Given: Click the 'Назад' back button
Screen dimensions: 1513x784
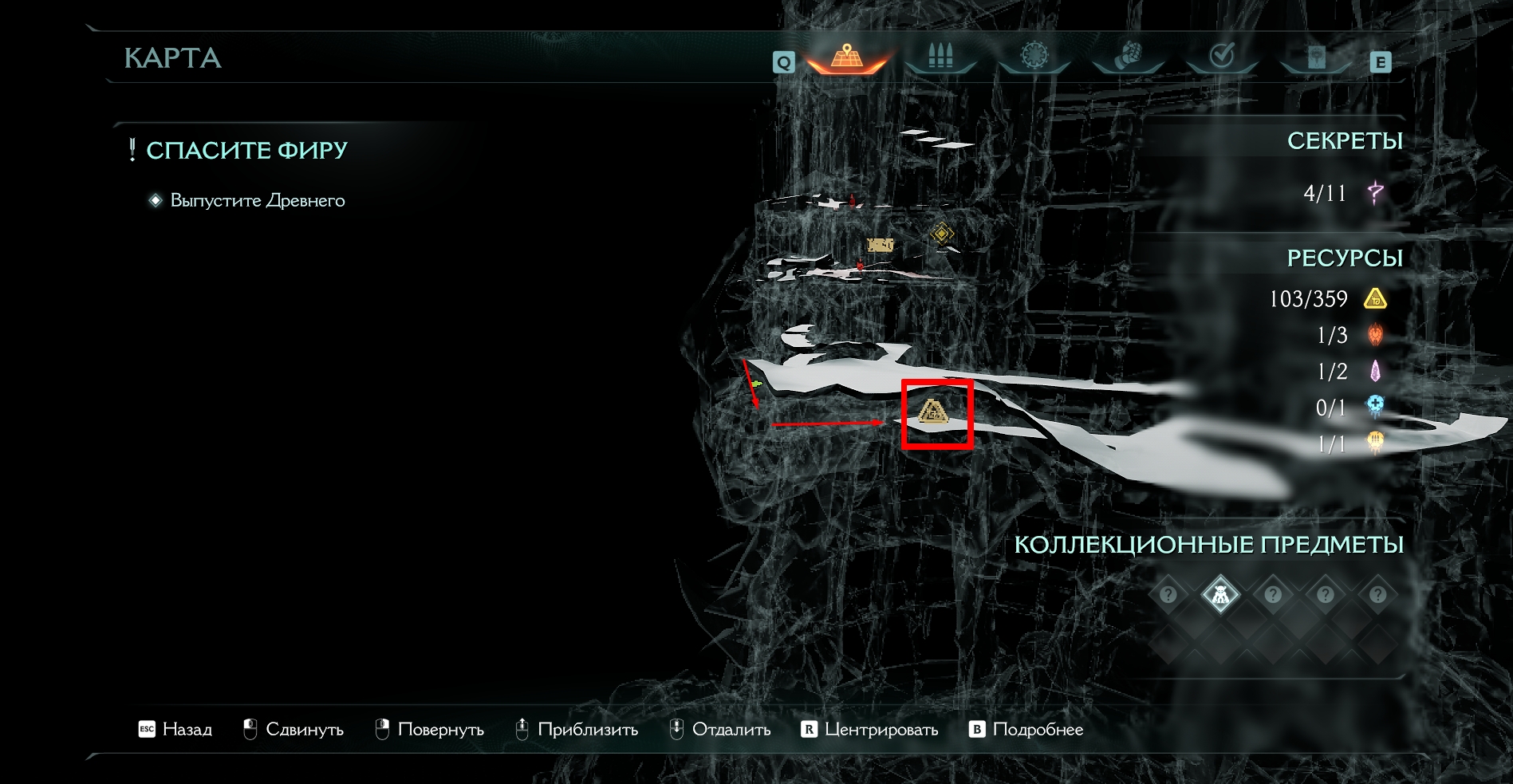Looking at the screenshot, I should pyautogui.click(x=175, y=729).
